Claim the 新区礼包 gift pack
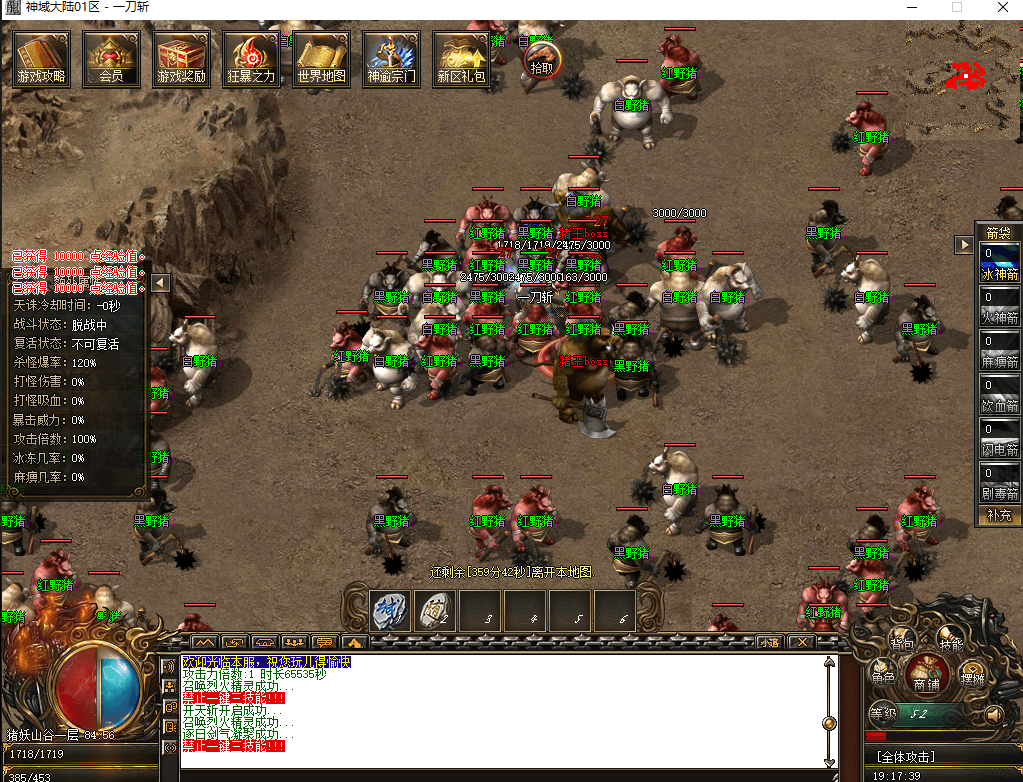The height and width of the screenshot is (782, 1023). pos(461,58)
